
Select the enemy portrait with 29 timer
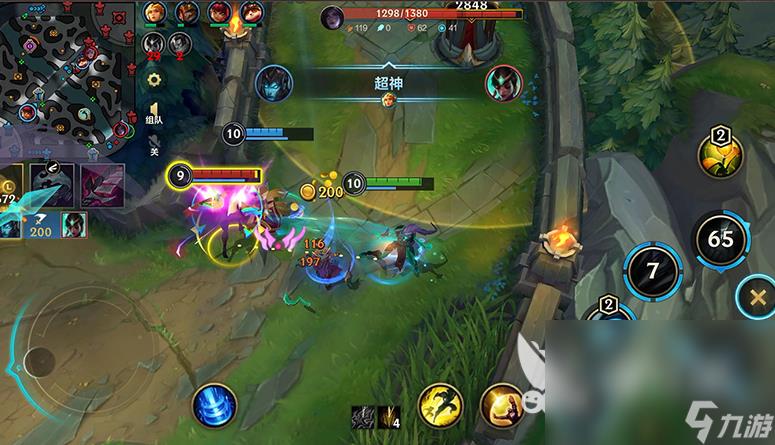(153, 44)
